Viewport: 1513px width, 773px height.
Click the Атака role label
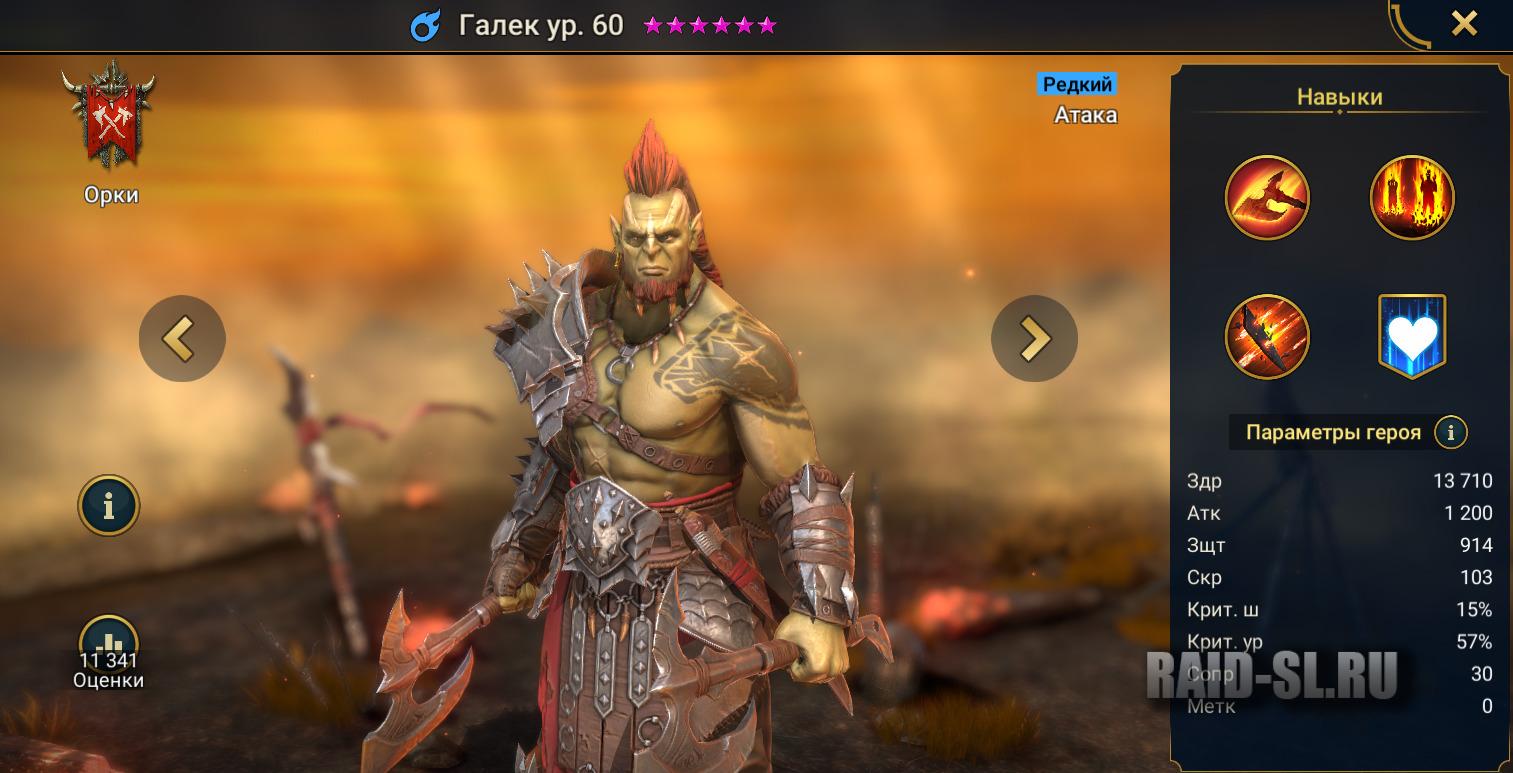click(1084, 114)
